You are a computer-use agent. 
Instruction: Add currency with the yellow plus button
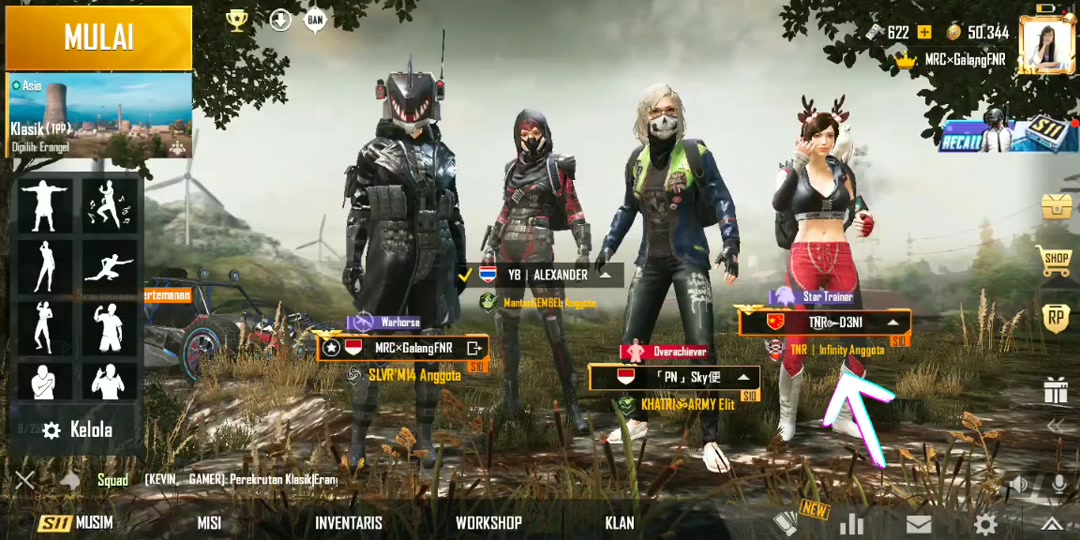pos(924,32)
